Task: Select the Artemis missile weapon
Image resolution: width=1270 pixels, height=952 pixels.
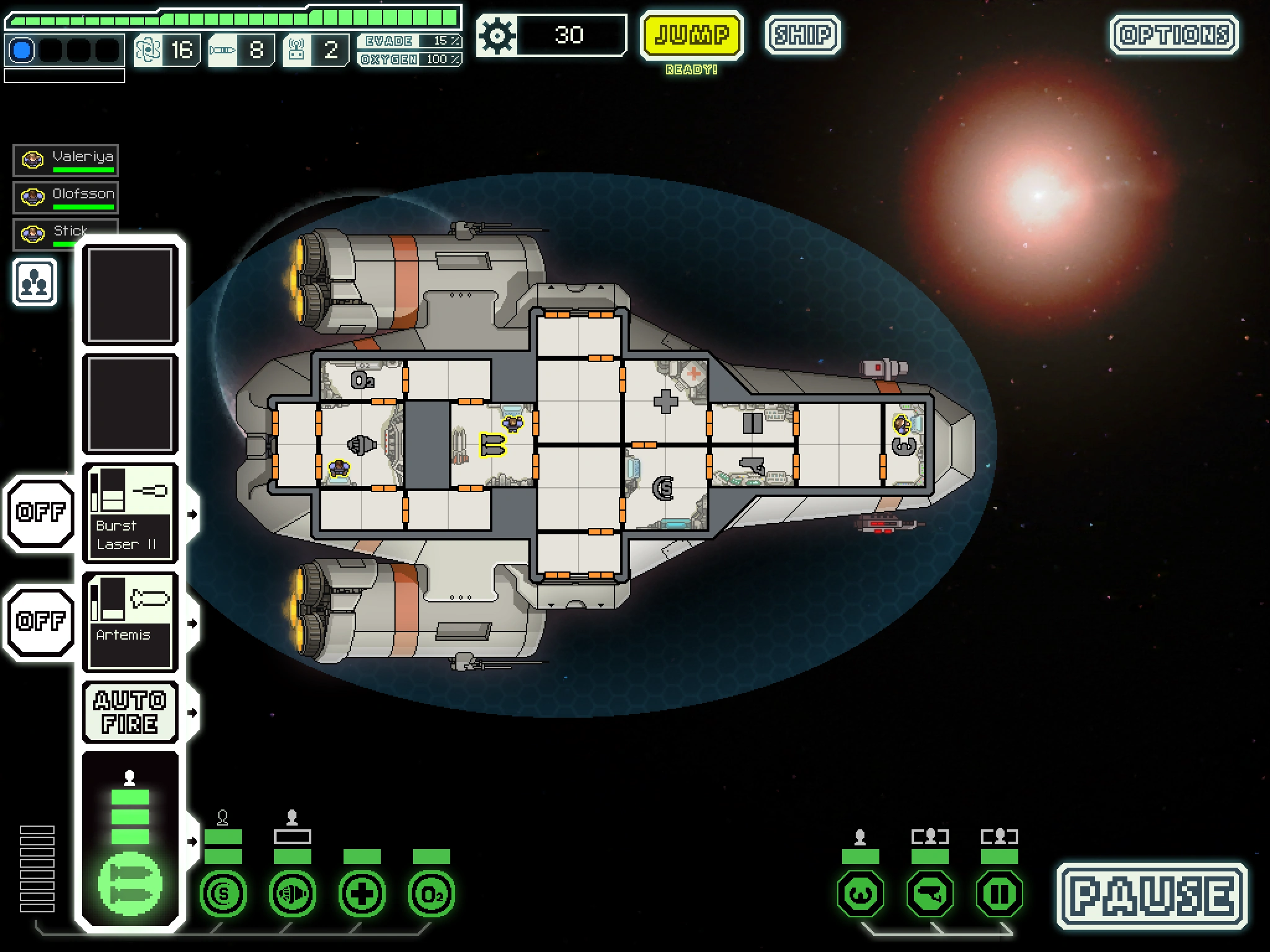Action: point(130,622)
